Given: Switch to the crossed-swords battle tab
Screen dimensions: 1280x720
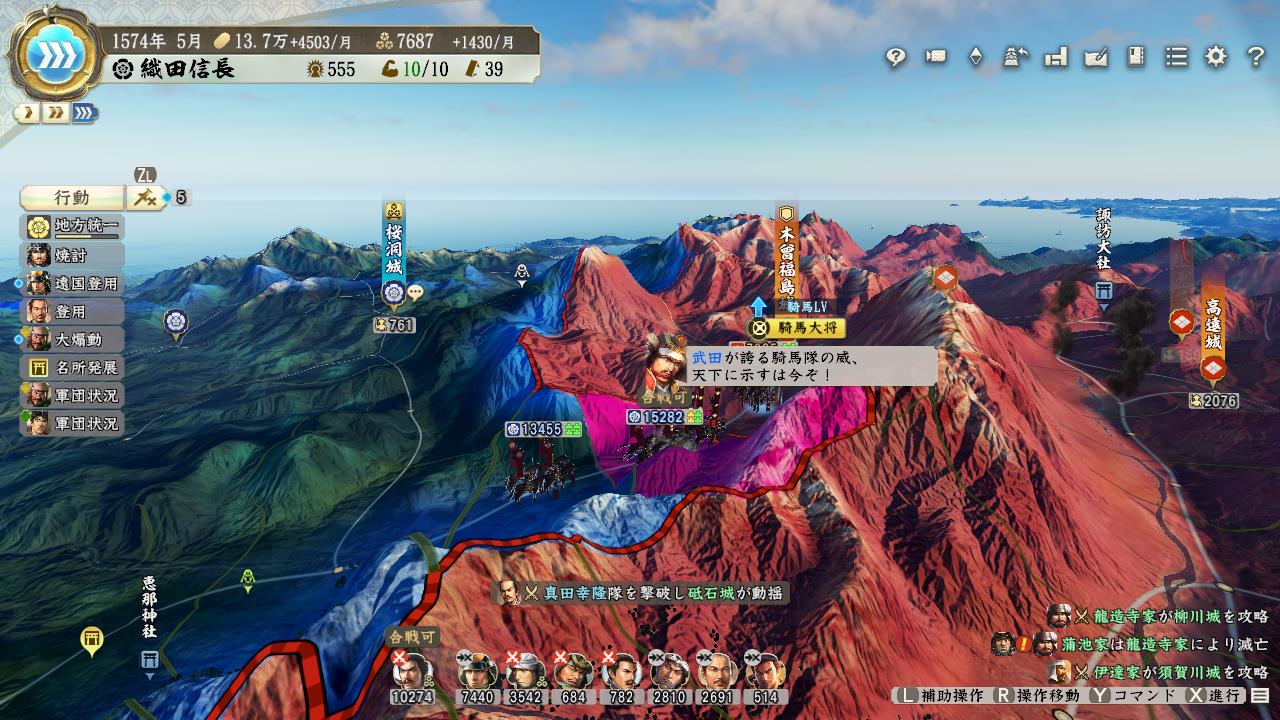Looking at the screenshot, I should [x=144, y=197].
